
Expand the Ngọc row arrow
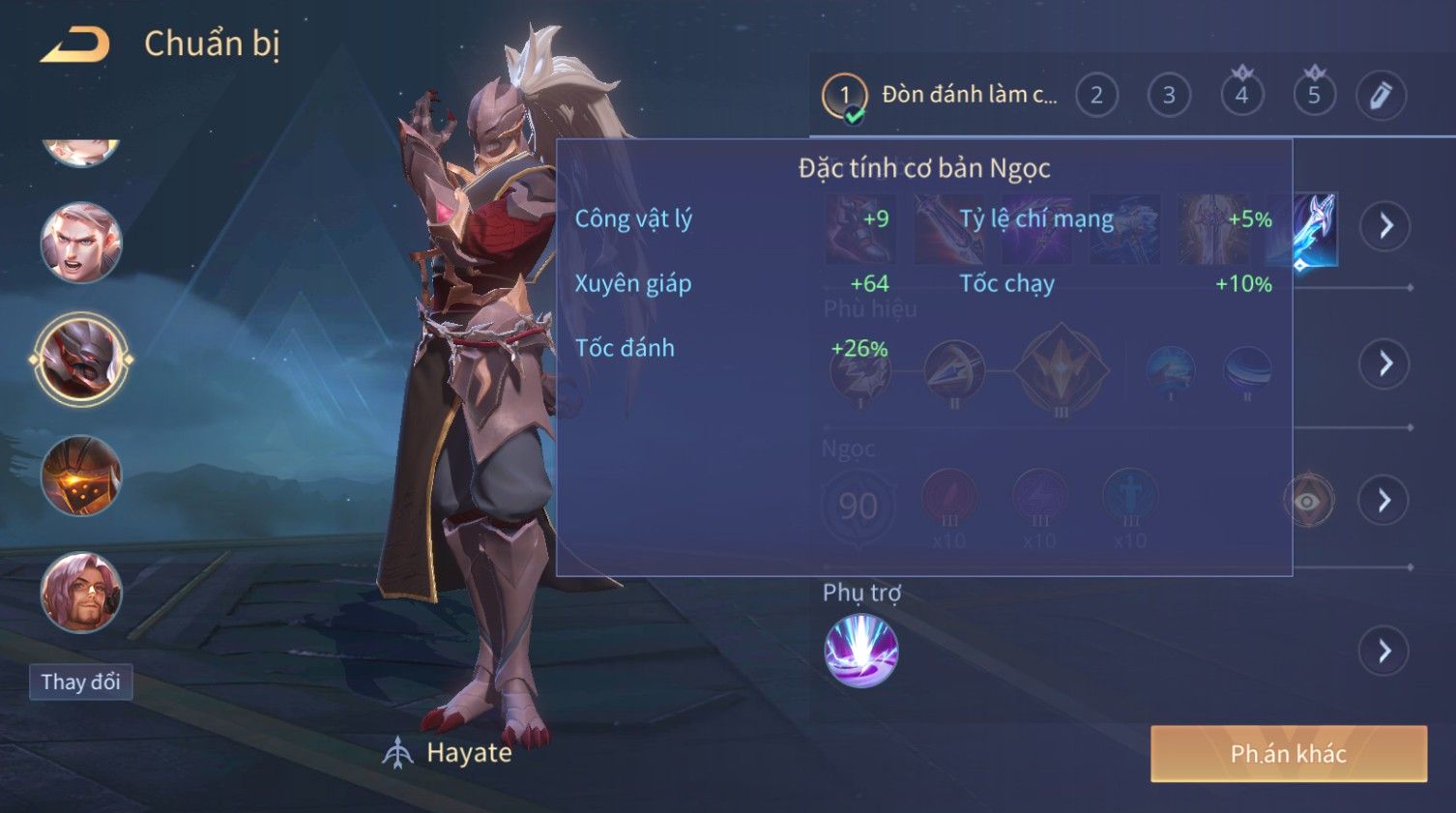pyautogui.click(x=1384, y=500)
